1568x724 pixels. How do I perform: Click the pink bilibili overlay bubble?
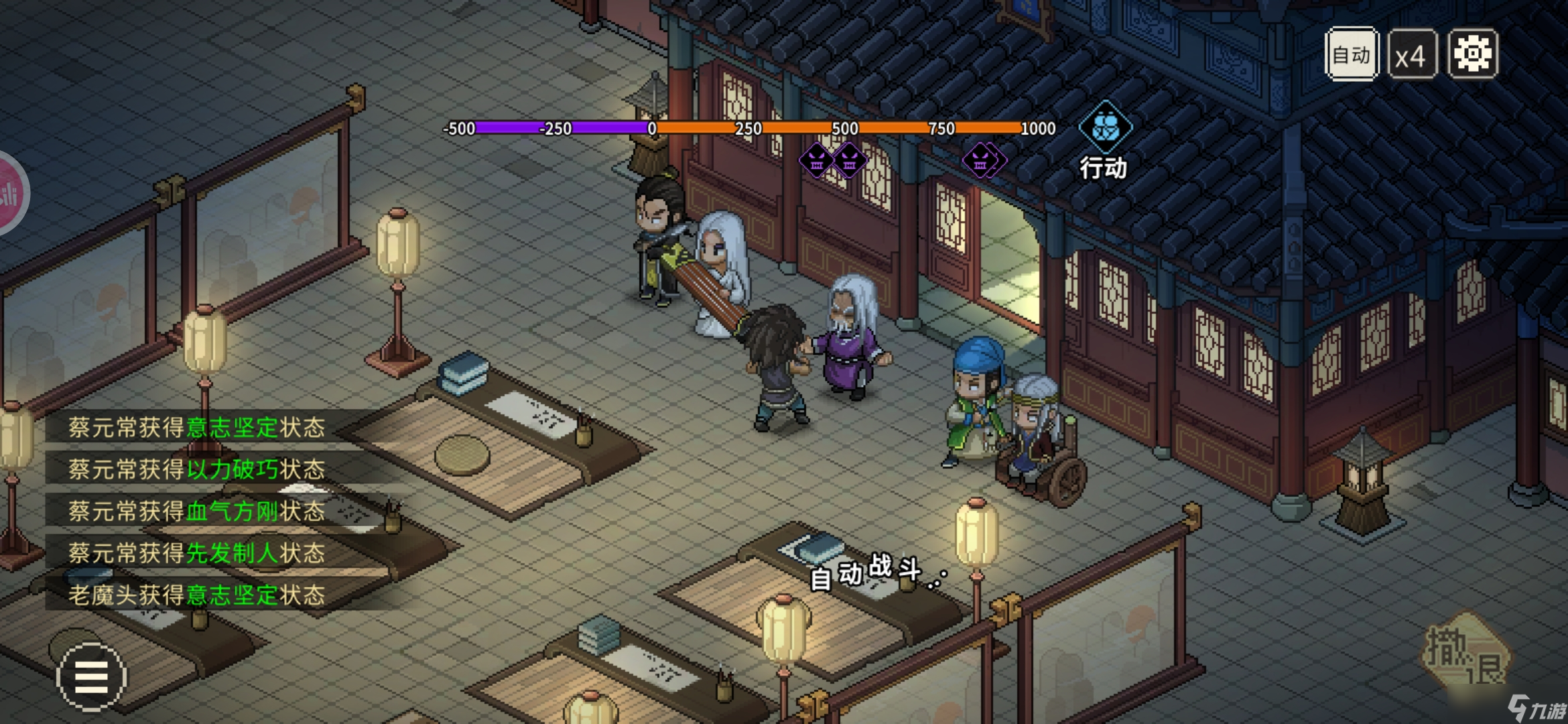pos(9,193)
